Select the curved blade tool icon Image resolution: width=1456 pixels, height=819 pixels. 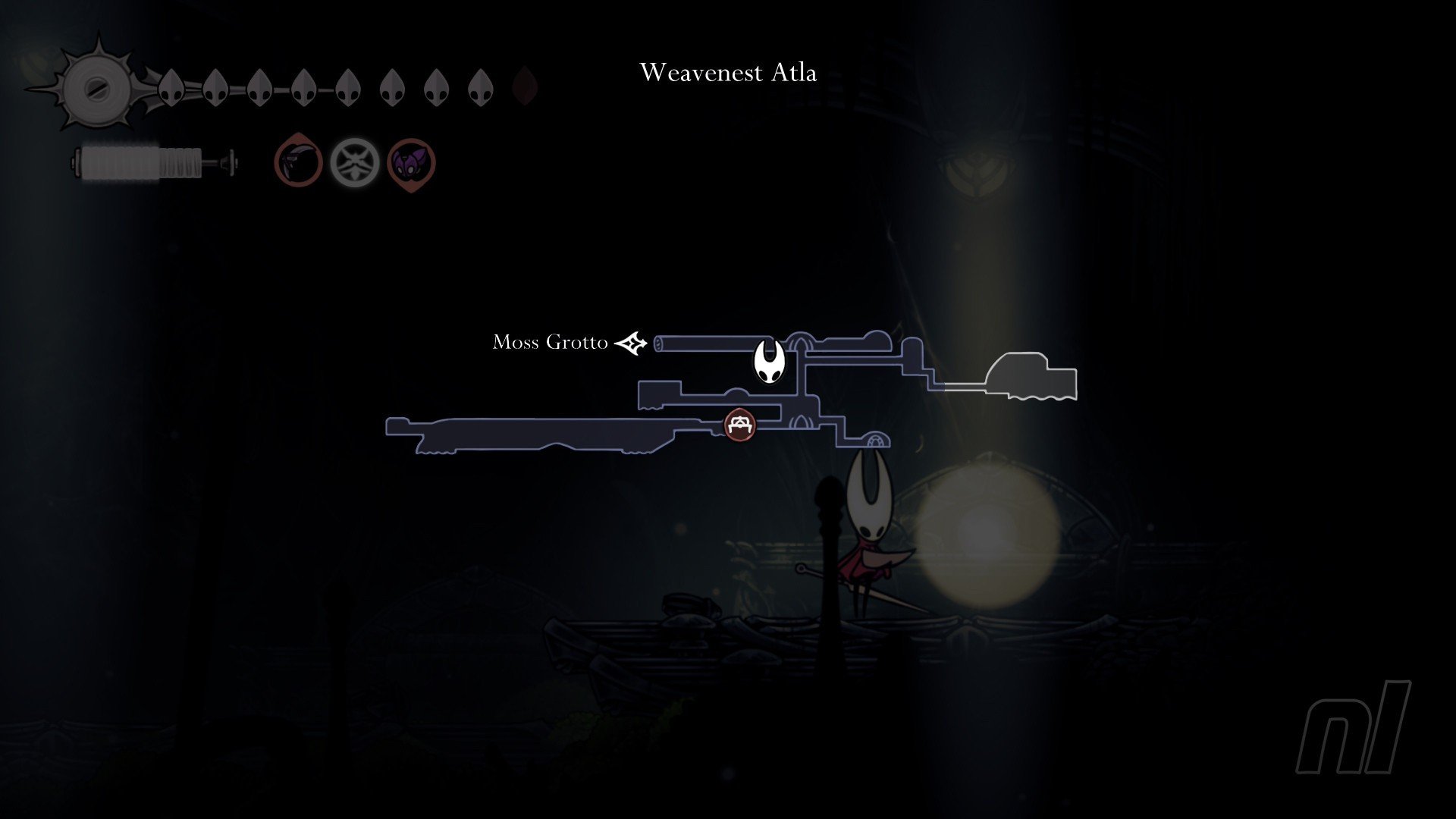298,162
